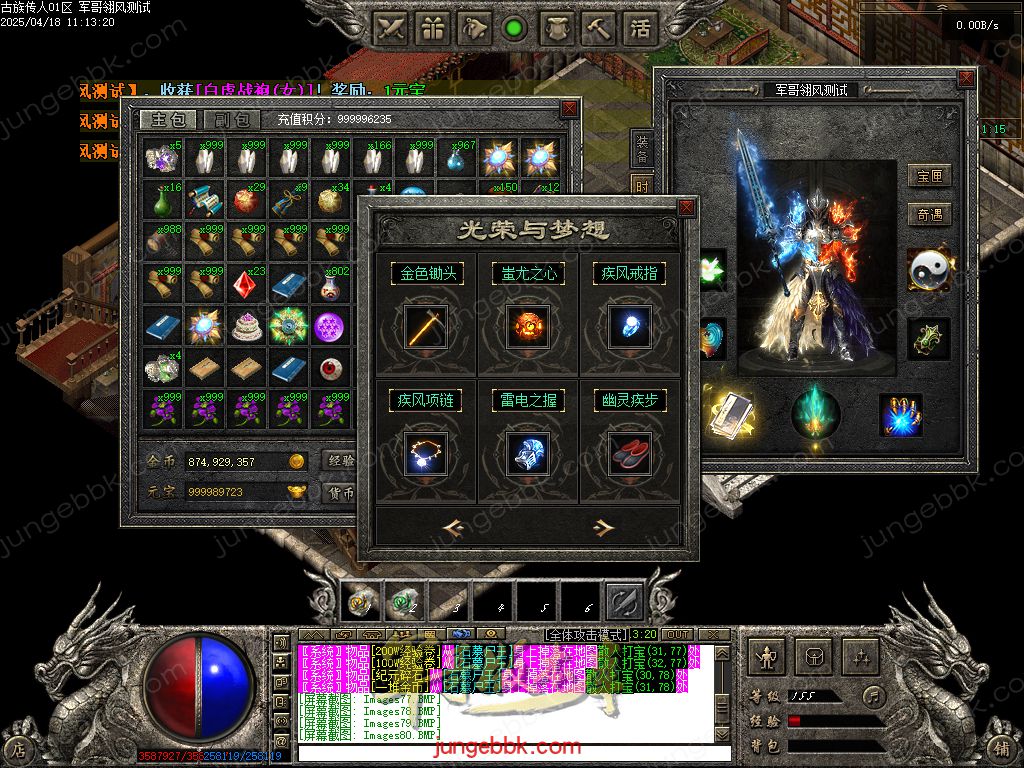Image resolution: width=1024 pixels, height=768 pixels.
Task: Click the crossed swords toolbar button
Action: (x=392, y=28)
